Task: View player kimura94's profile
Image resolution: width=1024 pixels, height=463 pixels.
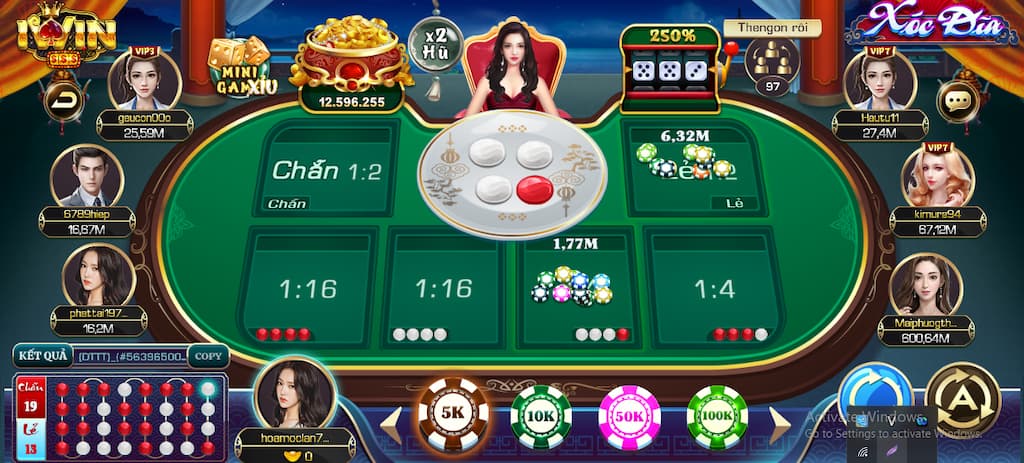Action: (937, 177)
